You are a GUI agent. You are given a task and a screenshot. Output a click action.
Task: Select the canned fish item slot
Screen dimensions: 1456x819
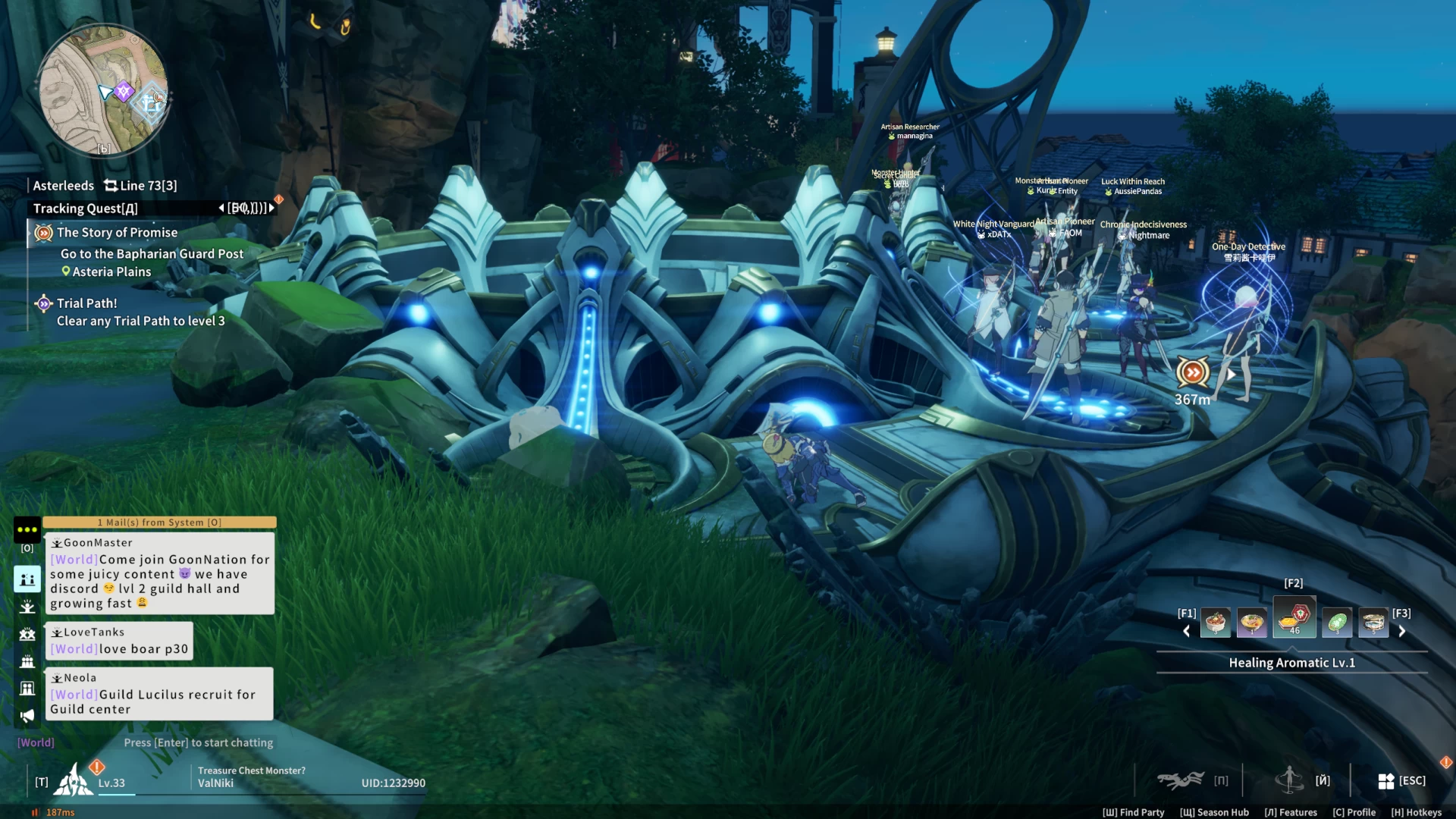coord(1373,623)
